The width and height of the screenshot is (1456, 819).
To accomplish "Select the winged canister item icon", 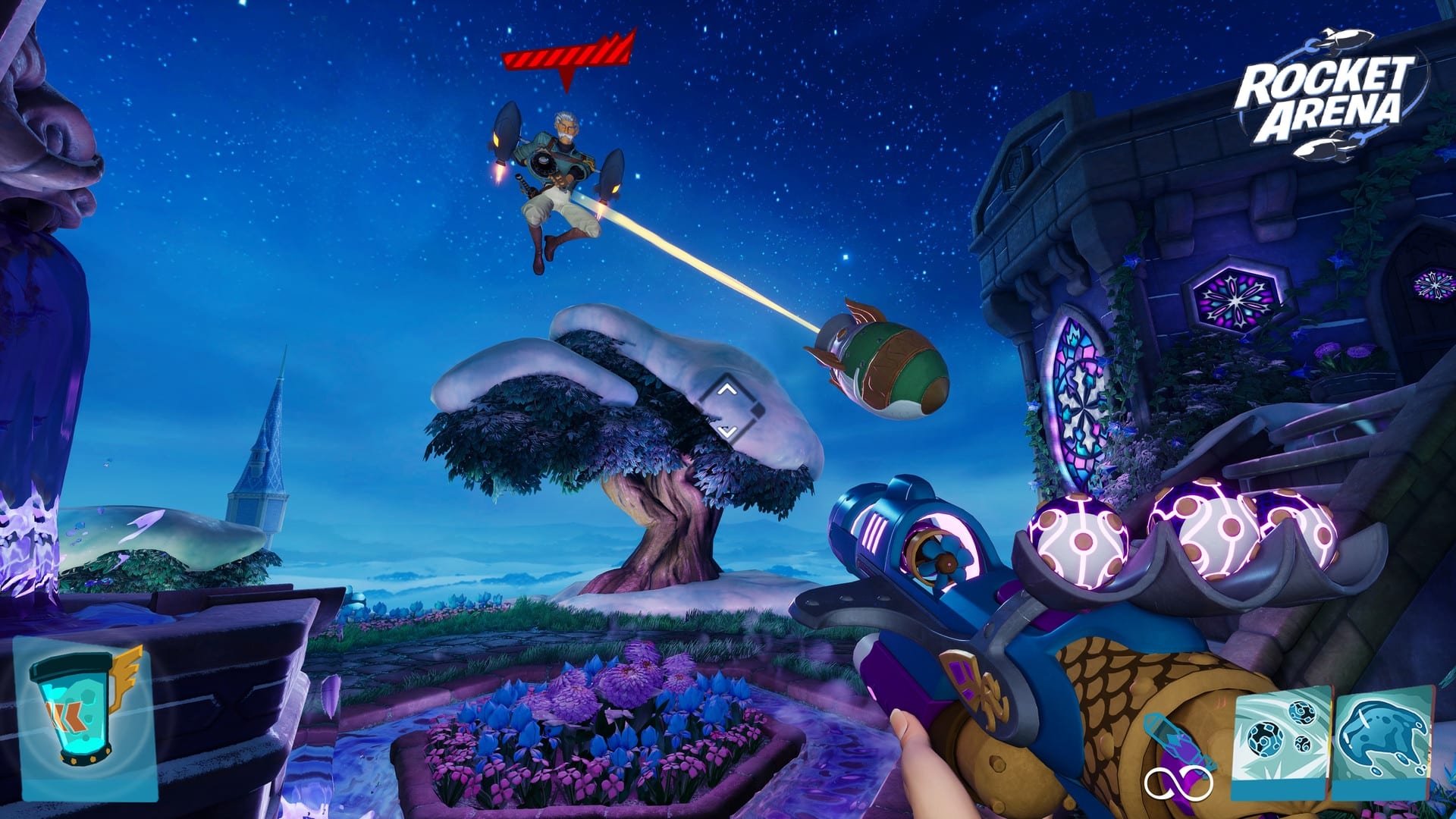I will pyautogui.click(x=85, y=717).
